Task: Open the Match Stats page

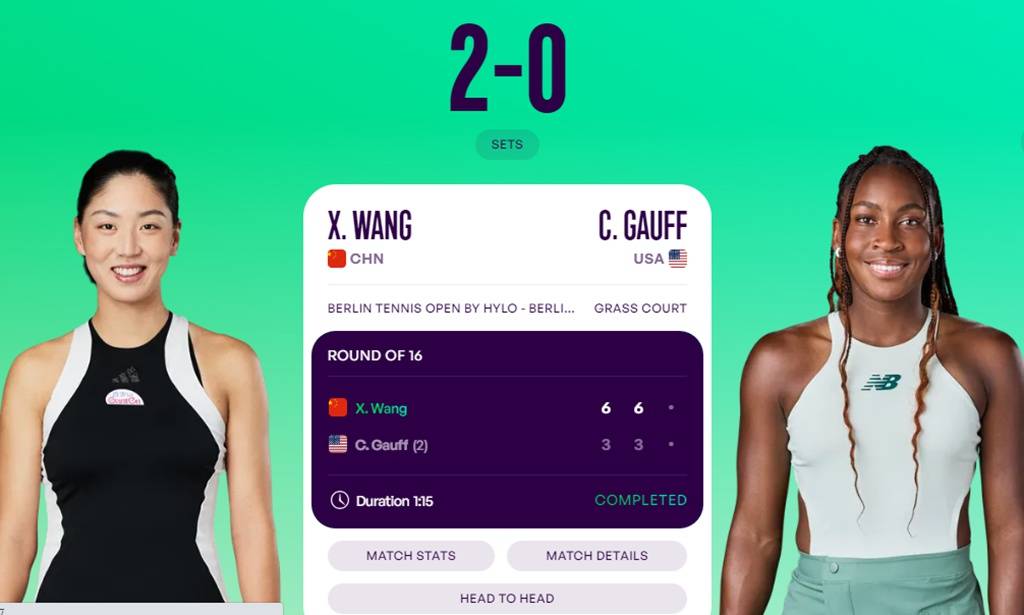Action: pos(411,556)
